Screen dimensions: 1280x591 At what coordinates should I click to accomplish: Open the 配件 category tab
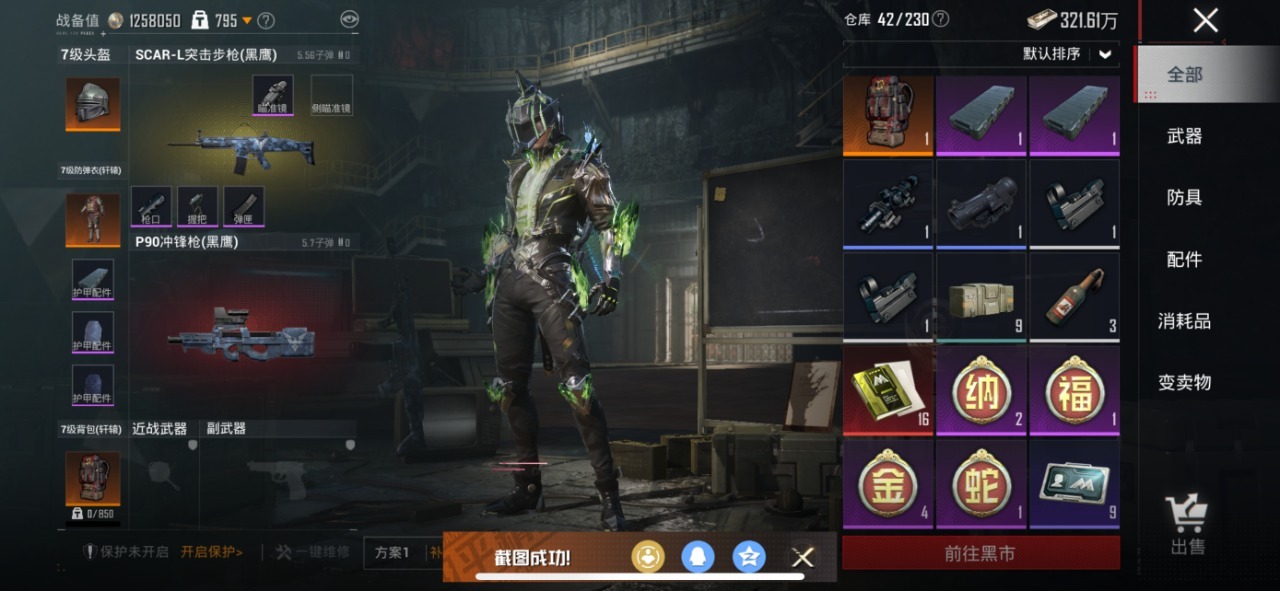click(1184, 260)
